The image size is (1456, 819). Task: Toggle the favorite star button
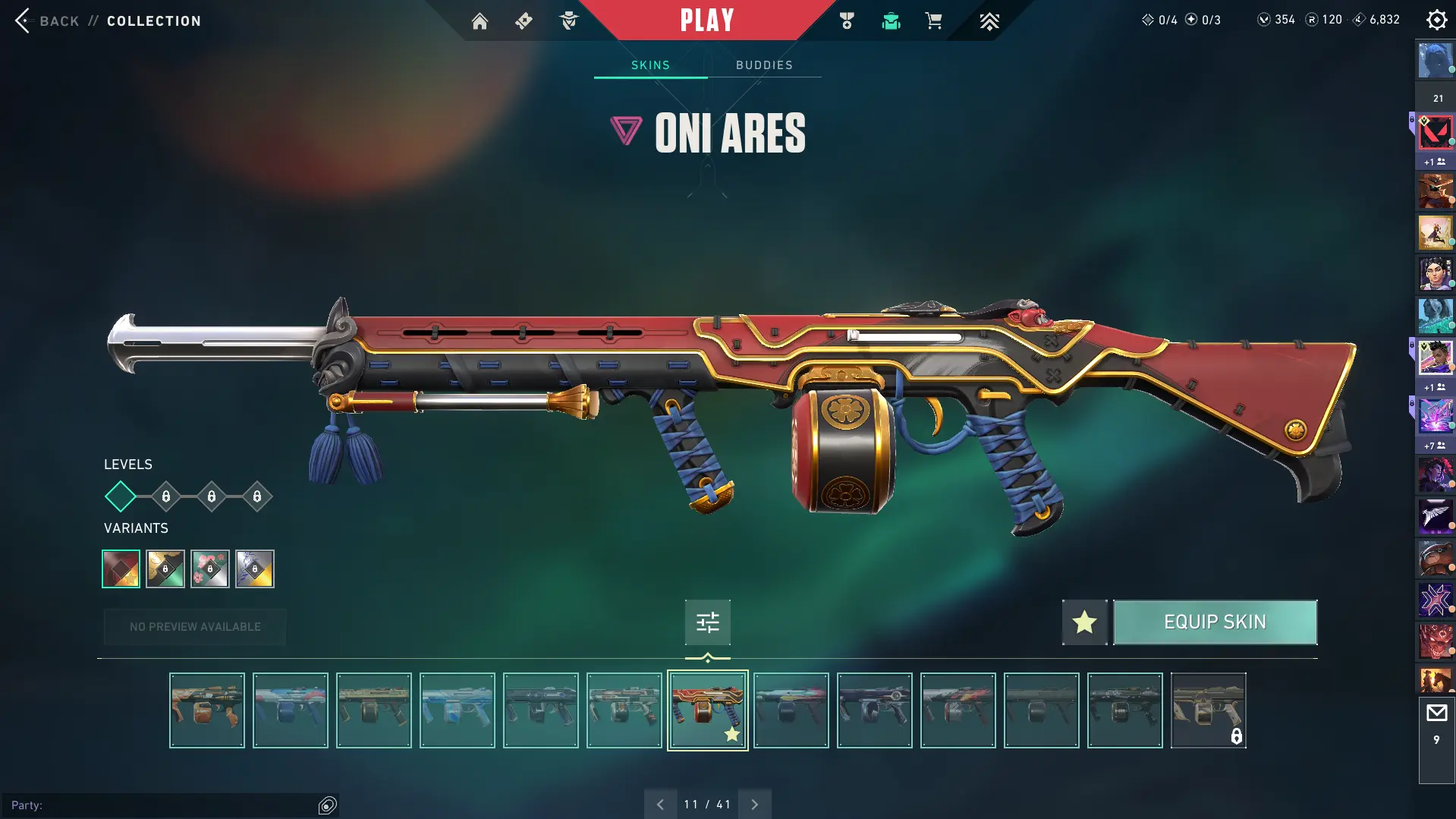coord(1084,622)
